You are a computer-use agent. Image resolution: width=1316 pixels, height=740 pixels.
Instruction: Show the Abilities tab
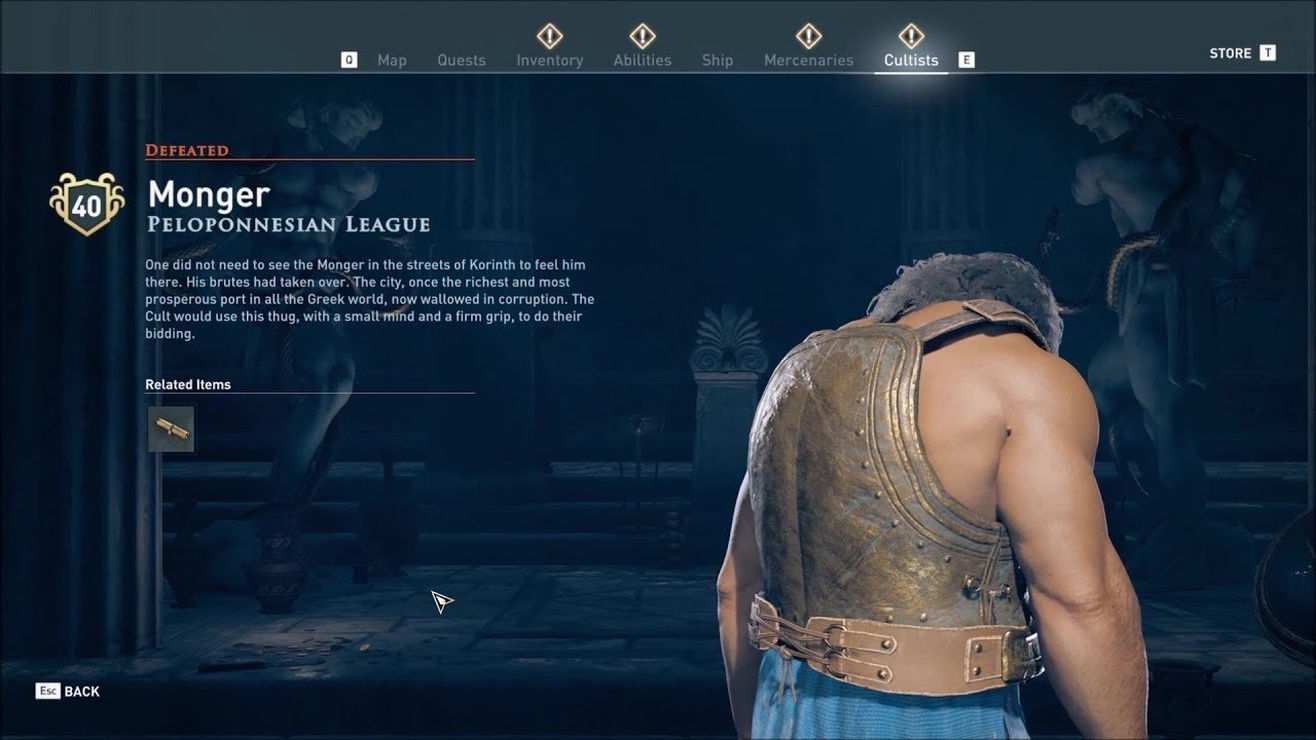642,60
